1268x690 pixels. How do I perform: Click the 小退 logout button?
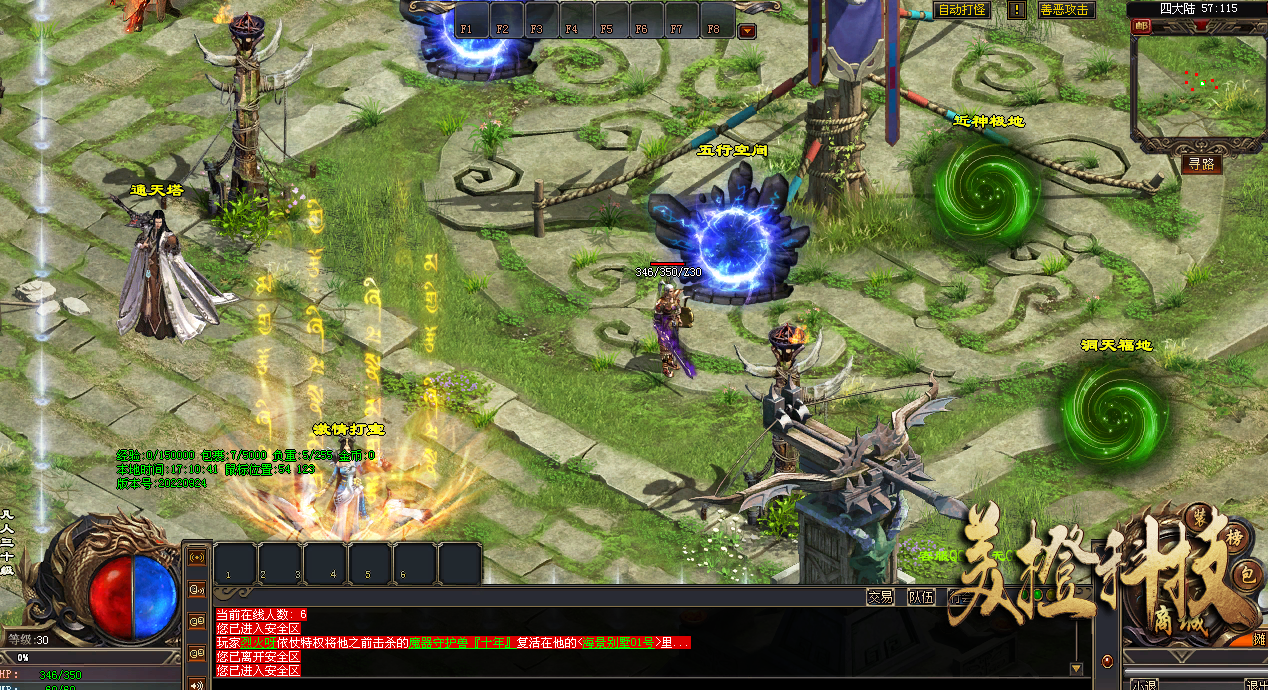(1144, 684)
